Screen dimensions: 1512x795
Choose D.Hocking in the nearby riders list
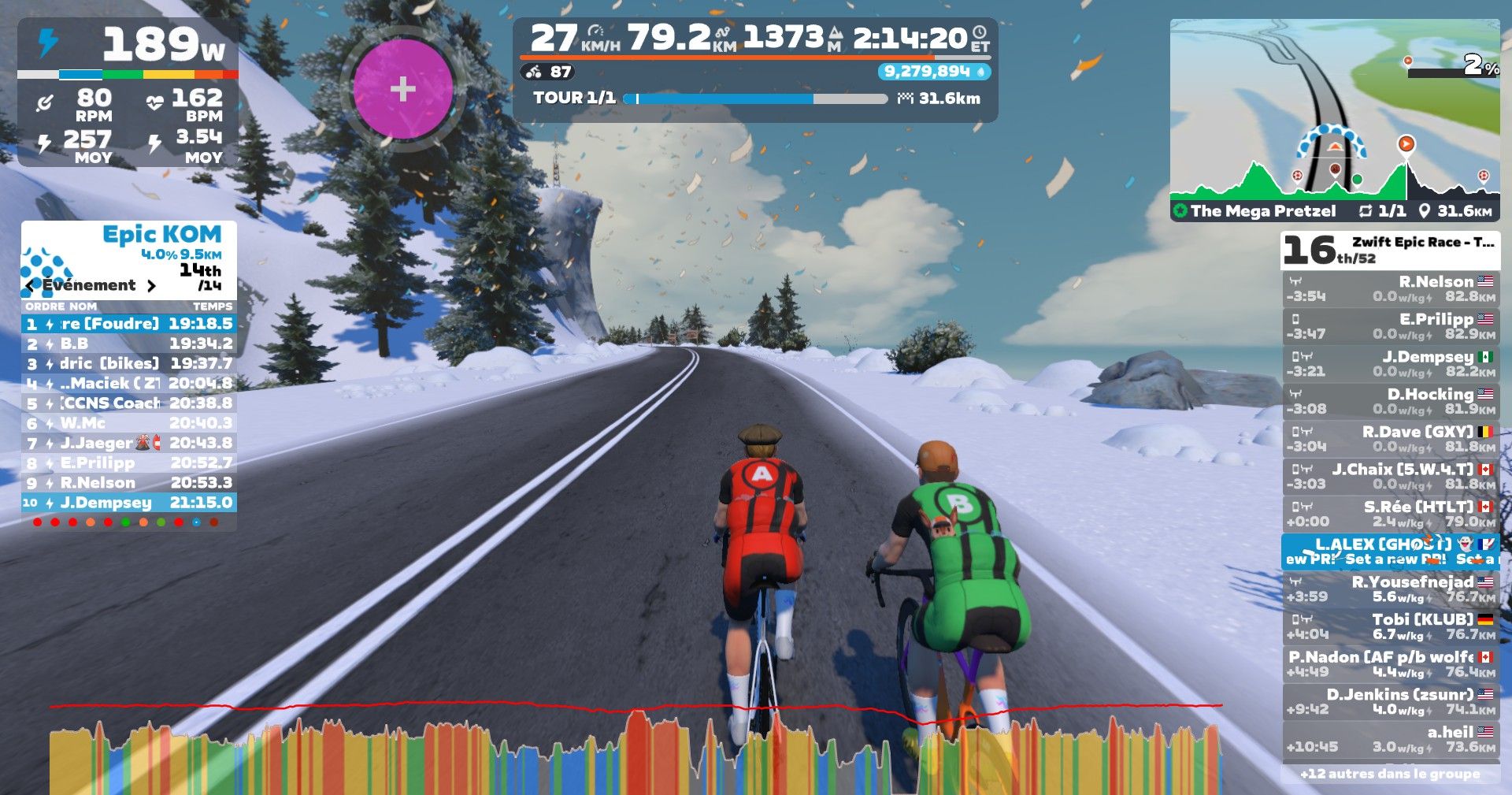(1391, 401)
